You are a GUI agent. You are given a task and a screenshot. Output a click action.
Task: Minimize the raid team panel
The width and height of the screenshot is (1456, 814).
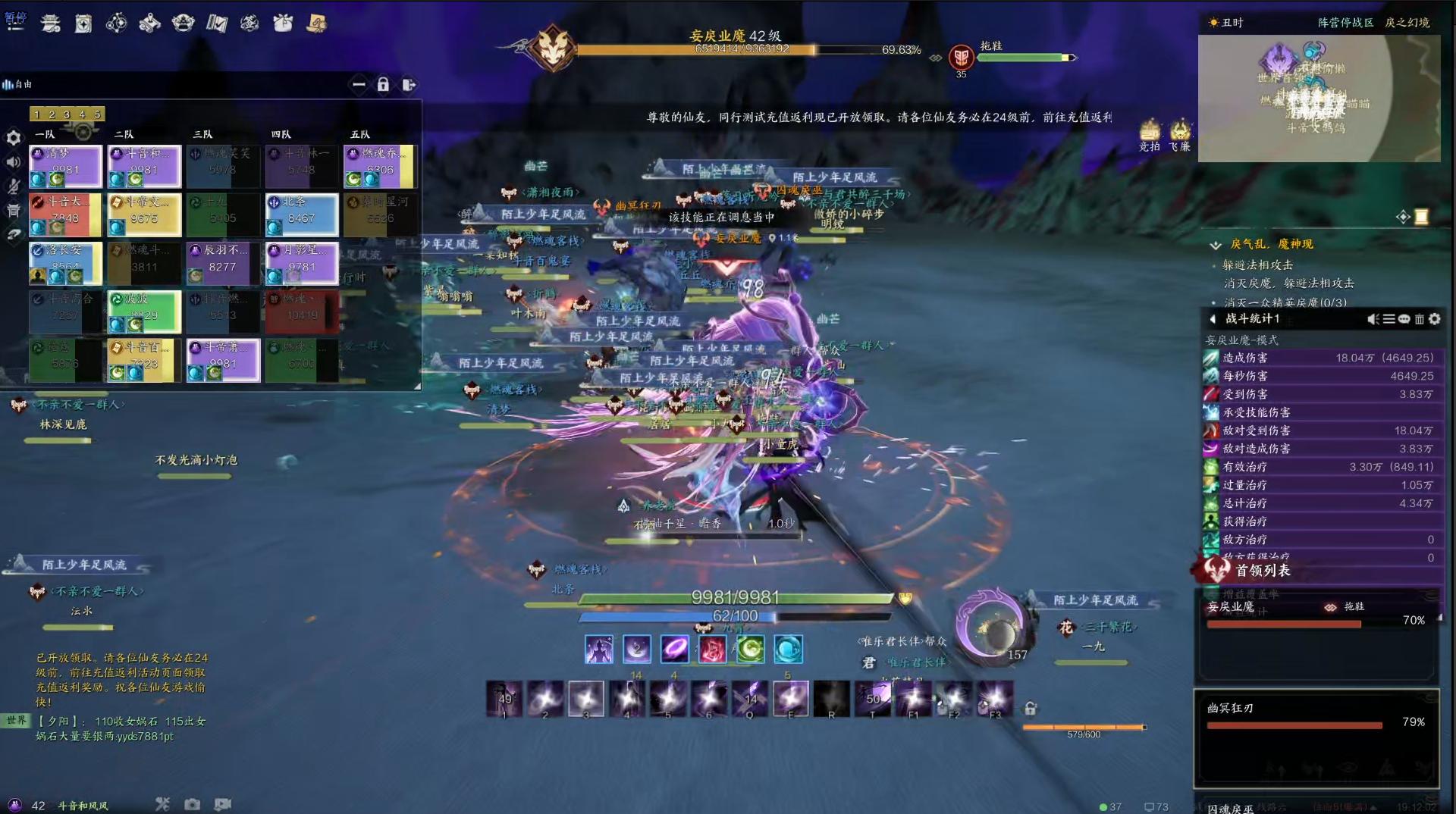[359, 84]
